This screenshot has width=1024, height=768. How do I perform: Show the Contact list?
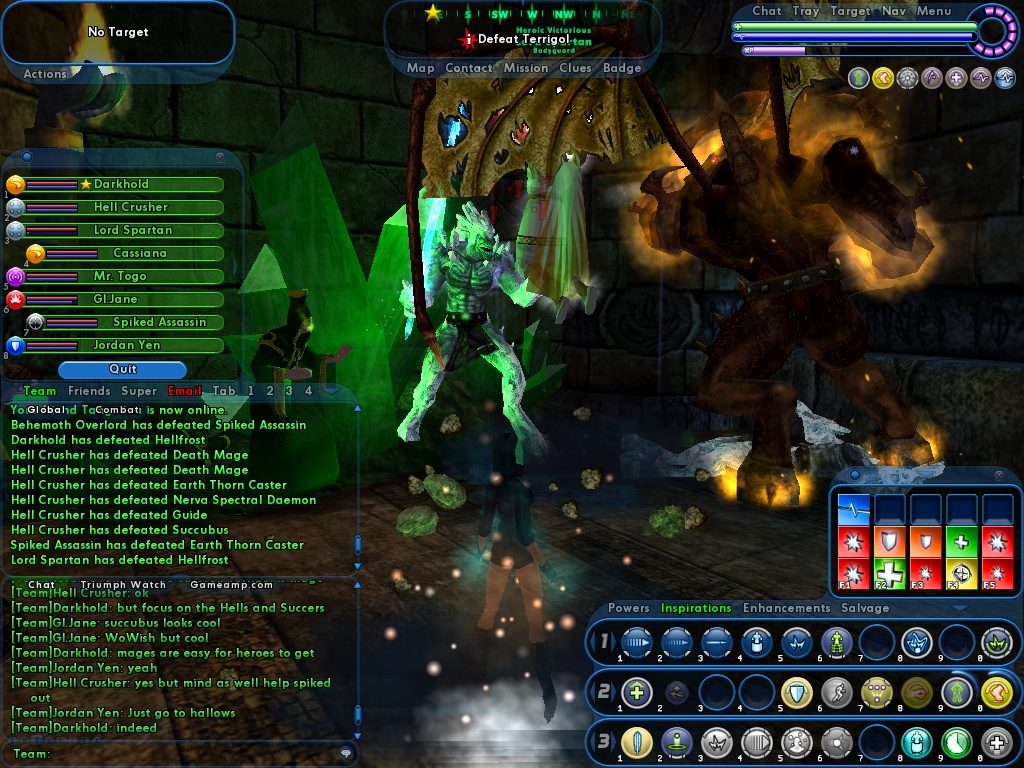click(468, 68)
